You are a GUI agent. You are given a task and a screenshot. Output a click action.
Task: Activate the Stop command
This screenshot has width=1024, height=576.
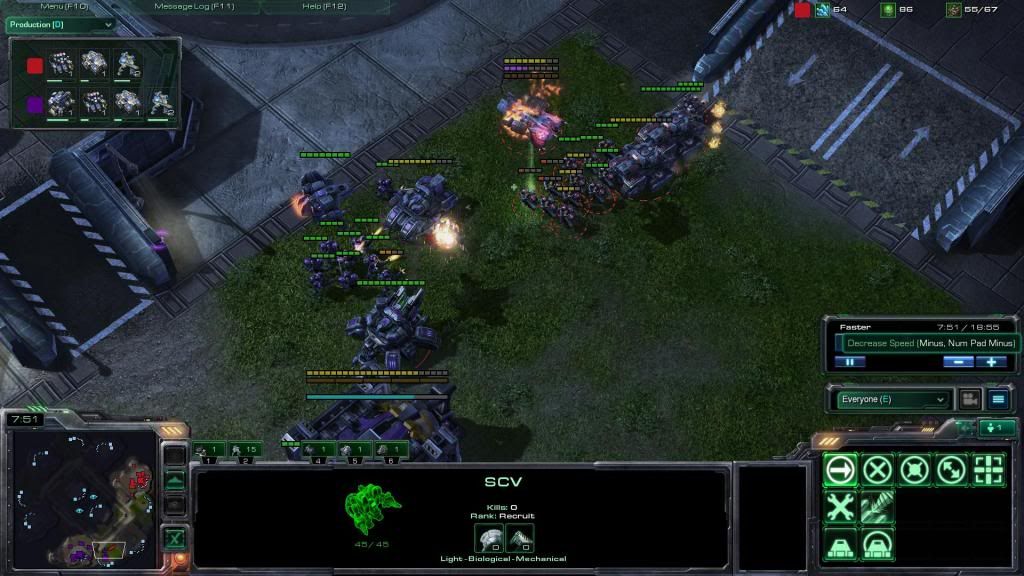(x=877, y=469)
